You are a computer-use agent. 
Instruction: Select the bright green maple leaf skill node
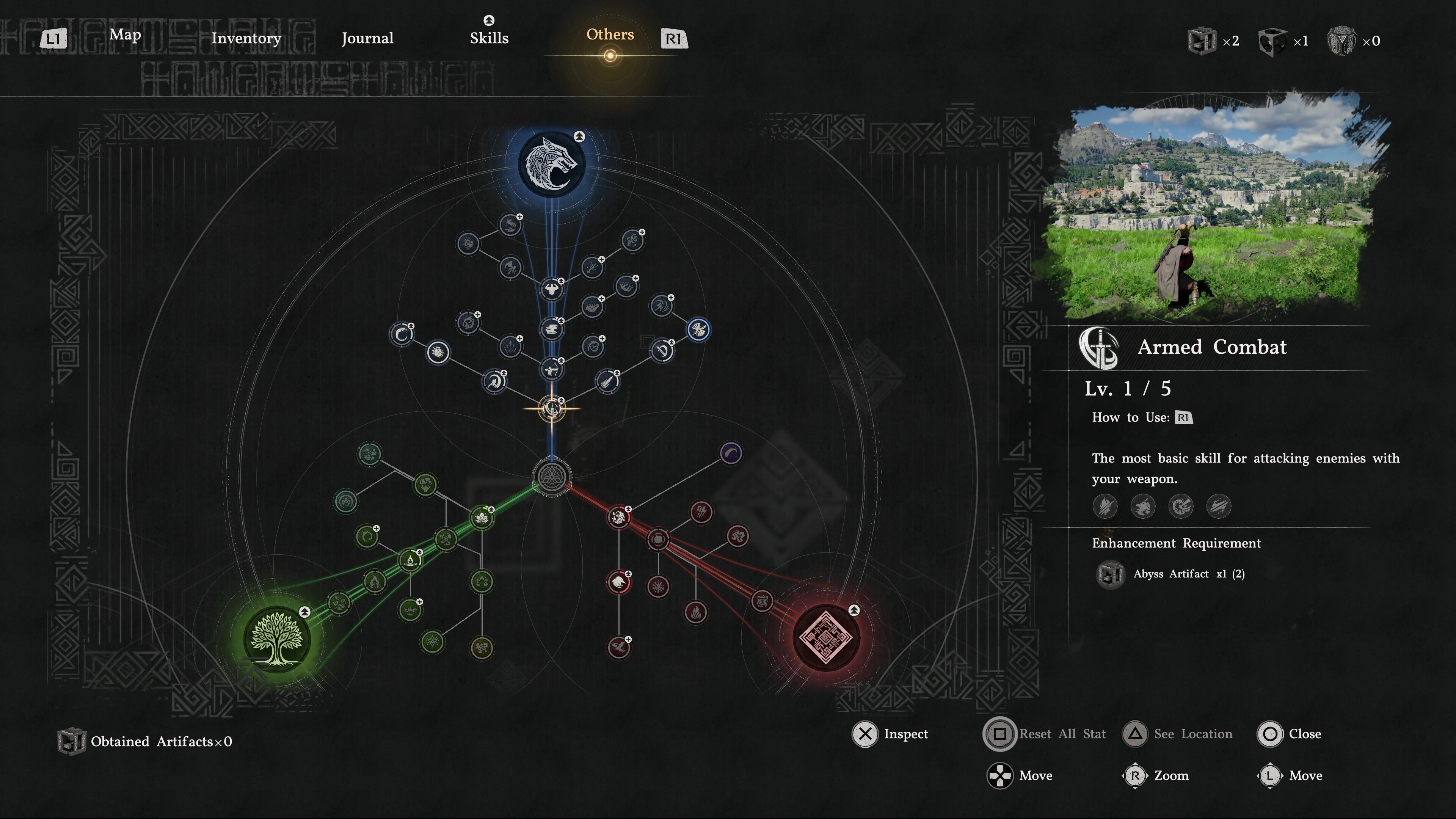tap(482, 518)
